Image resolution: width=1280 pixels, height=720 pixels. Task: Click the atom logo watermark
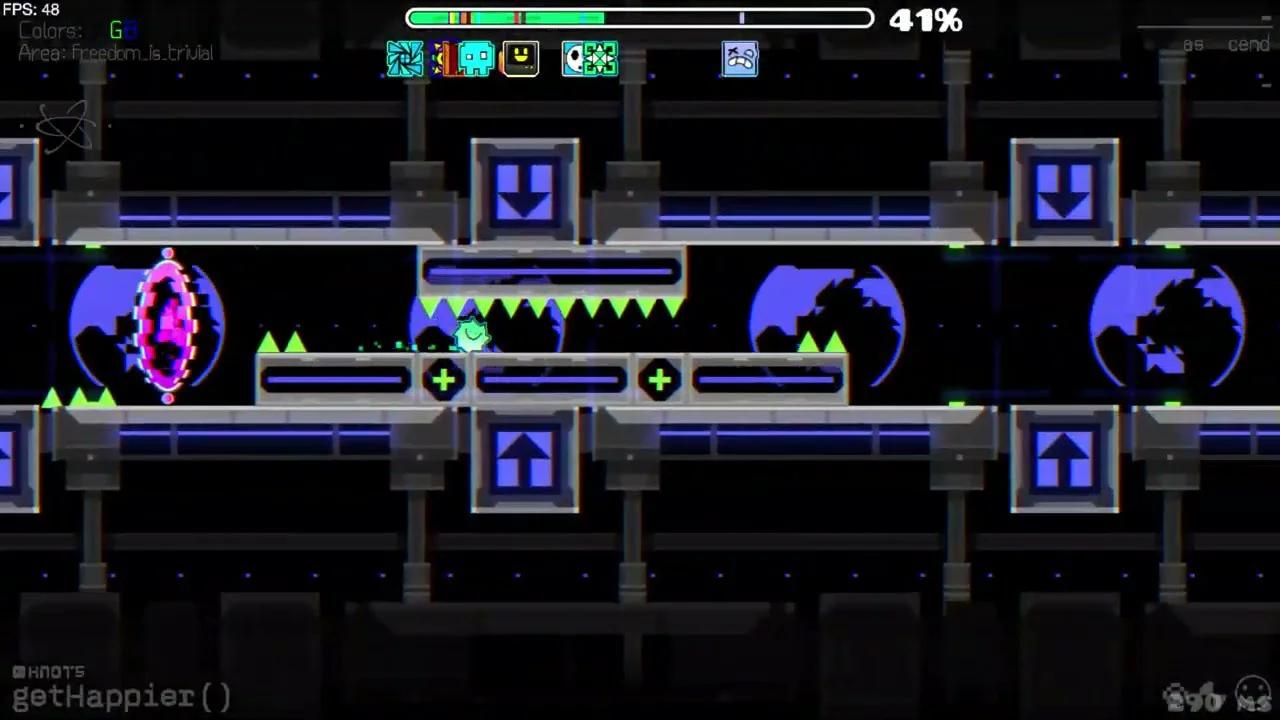(x=65, y=128)
